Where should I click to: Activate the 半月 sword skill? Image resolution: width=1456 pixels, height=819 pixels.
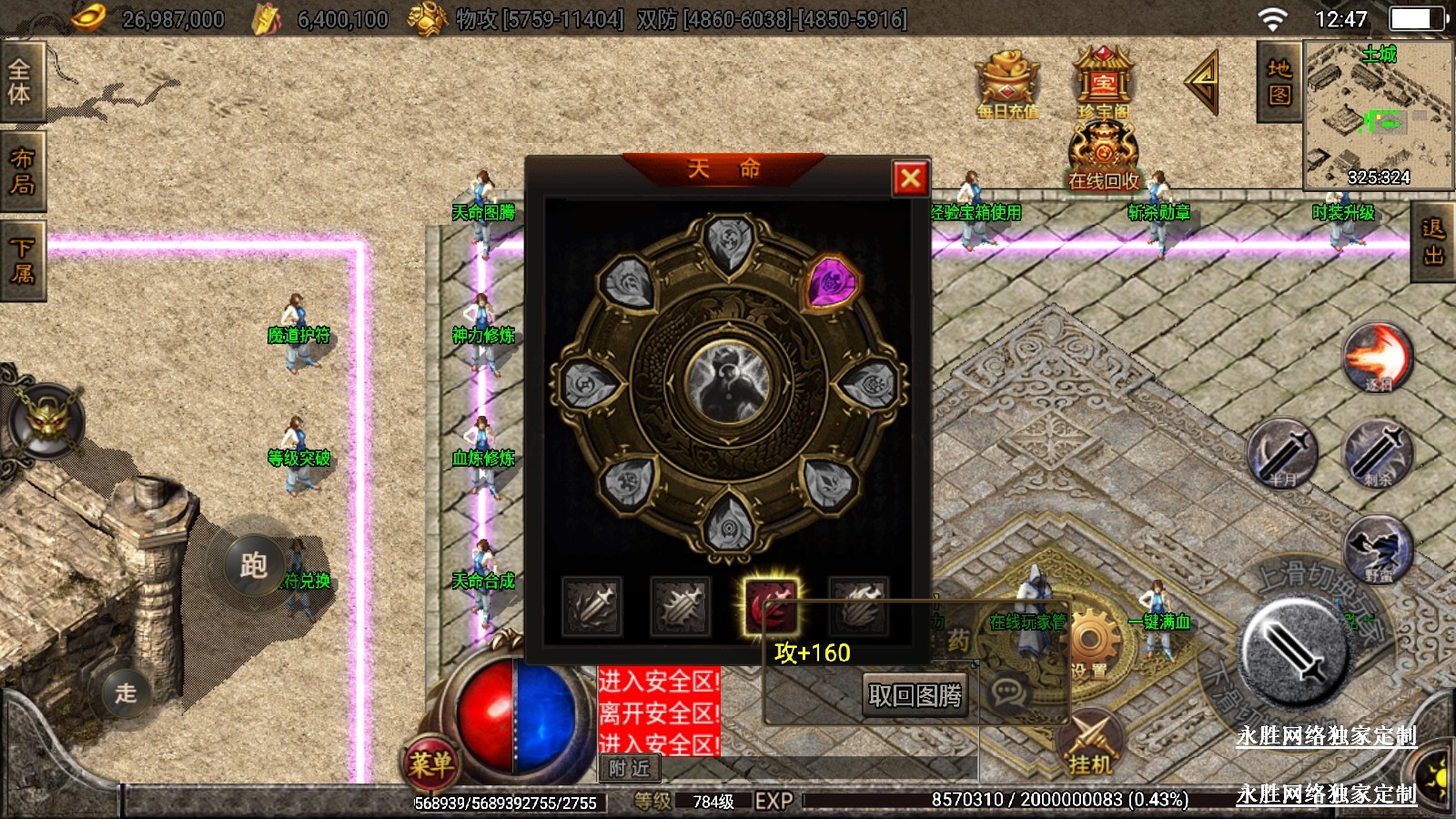(x=1282, y=453)
